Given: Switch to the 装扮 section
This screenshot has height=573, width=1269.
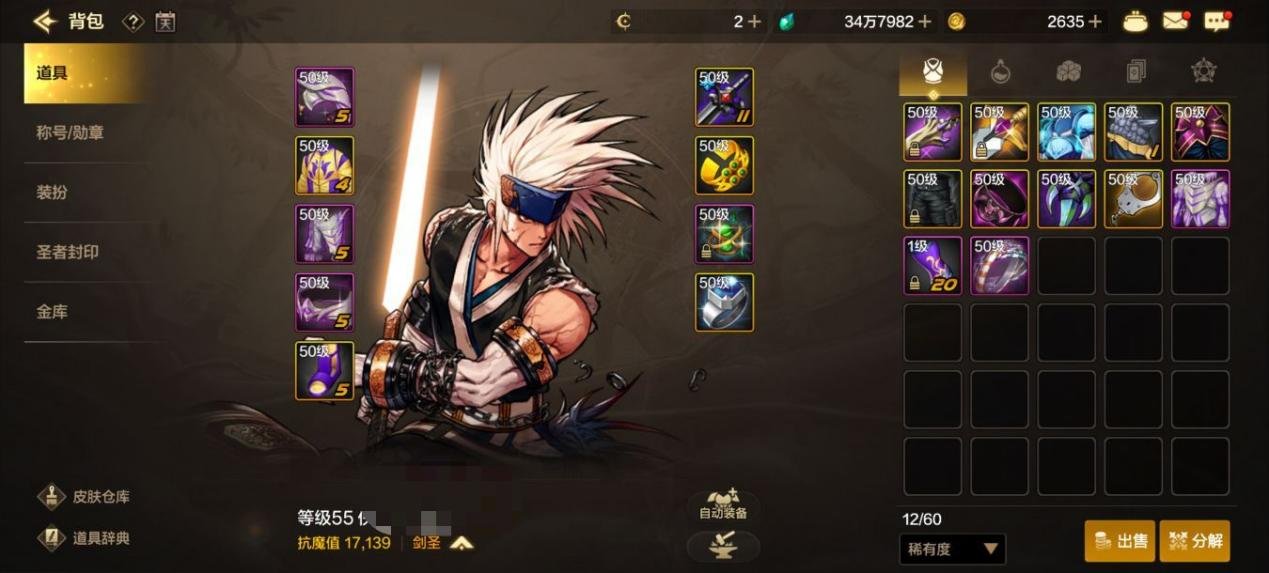Looking at the screenshot, I should 52,192.
